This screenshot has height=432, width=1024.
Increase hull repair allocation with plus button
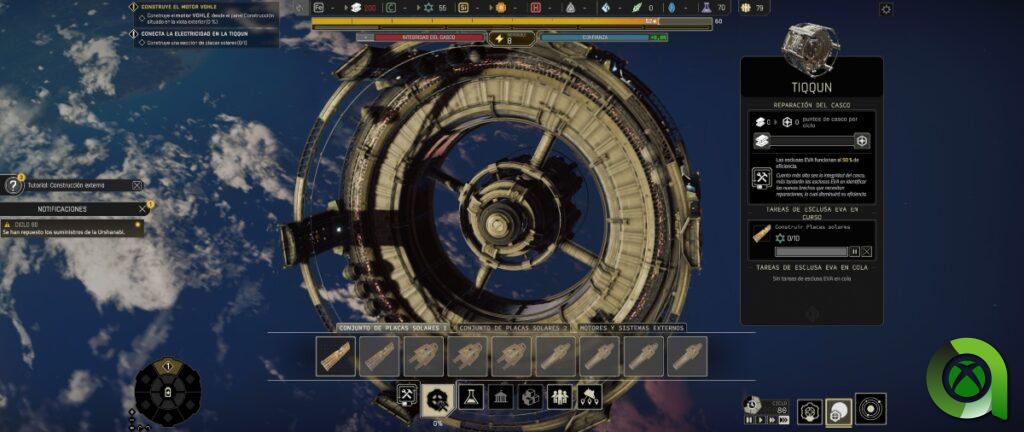point(862,142)
